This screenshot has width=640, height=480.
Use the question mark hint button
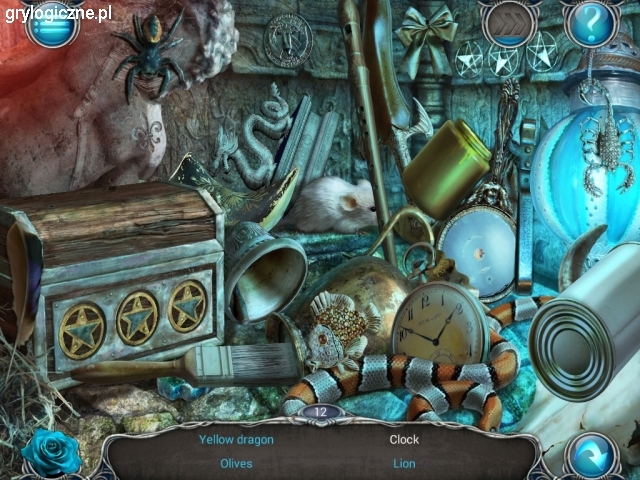tap(591, 22)
